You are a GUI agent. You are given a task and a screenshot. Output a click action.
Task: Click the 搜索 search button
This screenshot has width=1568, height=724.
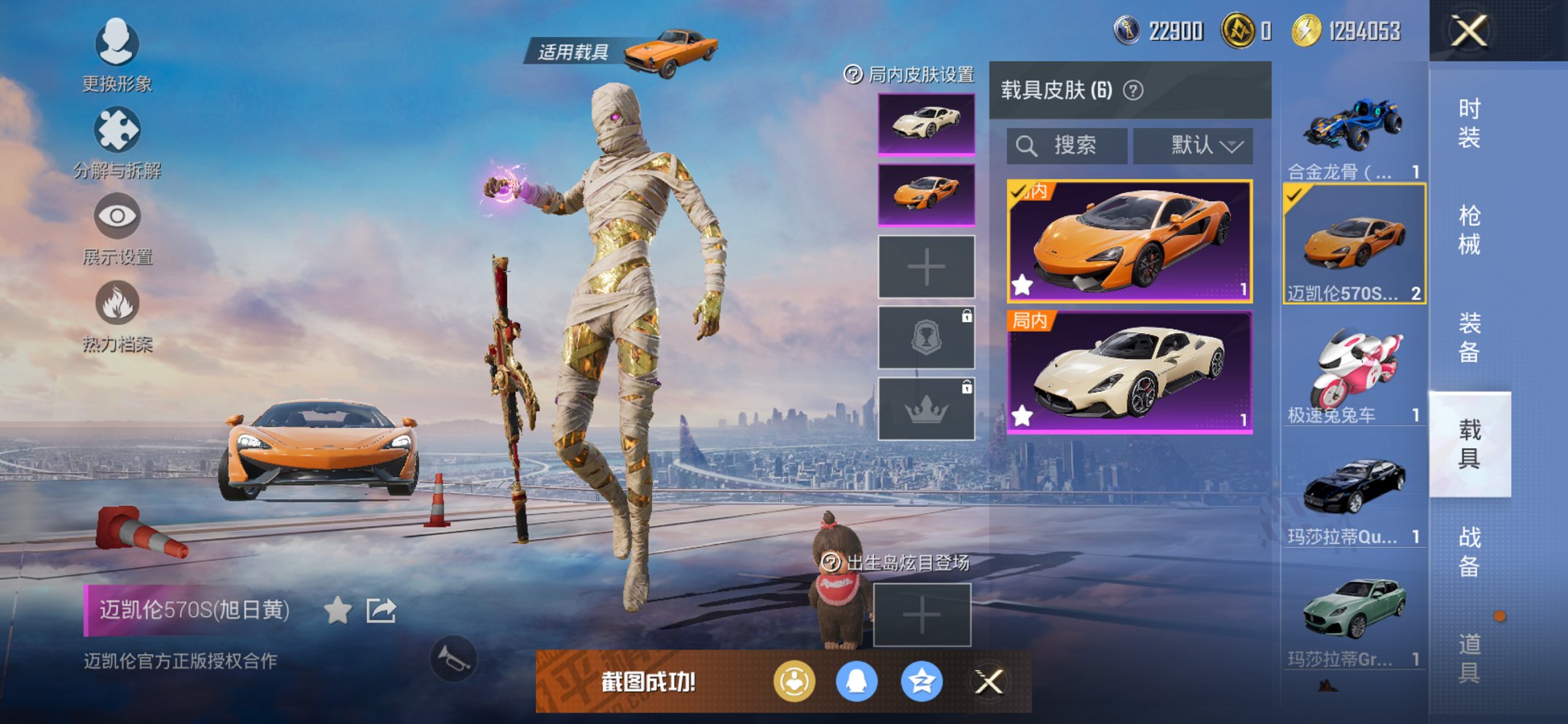[x=1067, y=145]
